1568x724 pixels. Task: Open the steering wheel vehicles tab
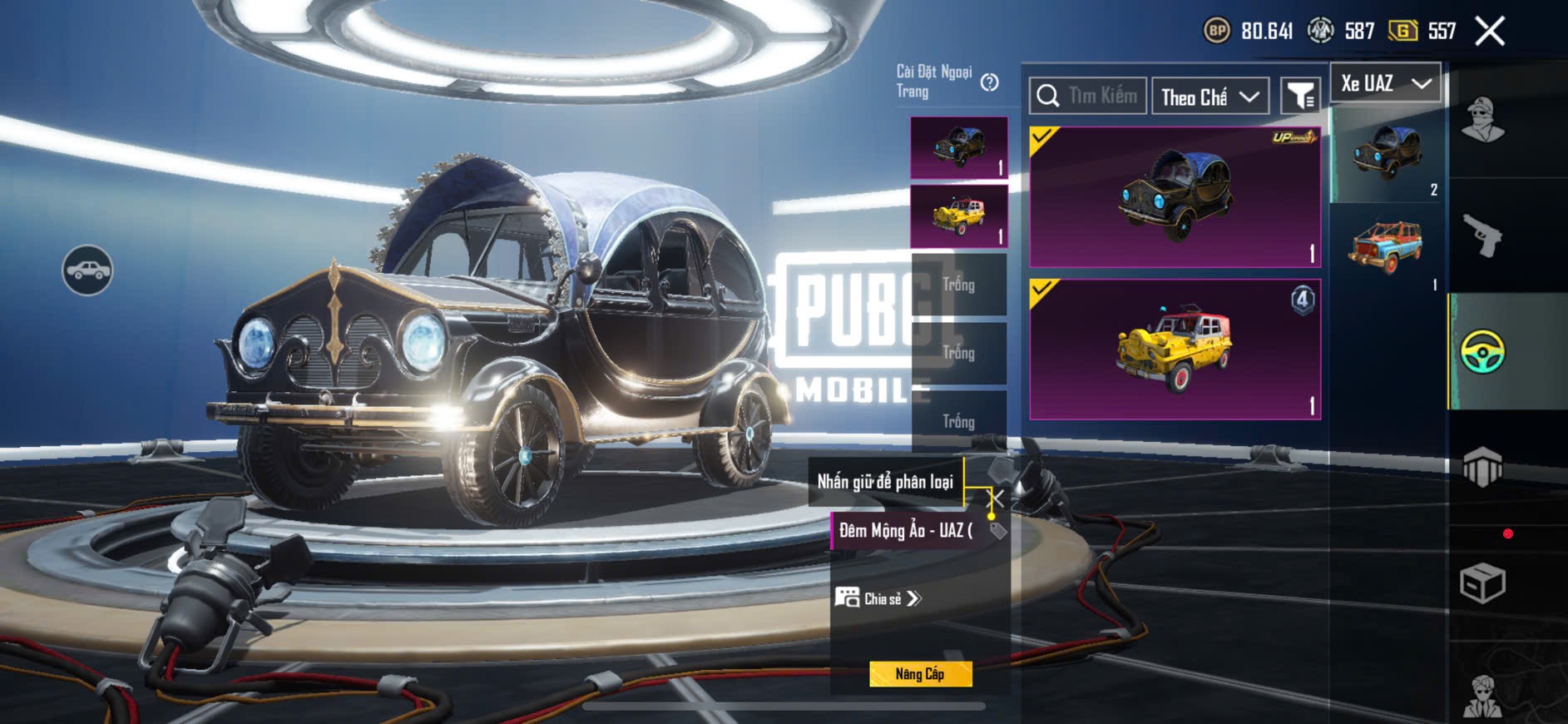click(1482, 351)
